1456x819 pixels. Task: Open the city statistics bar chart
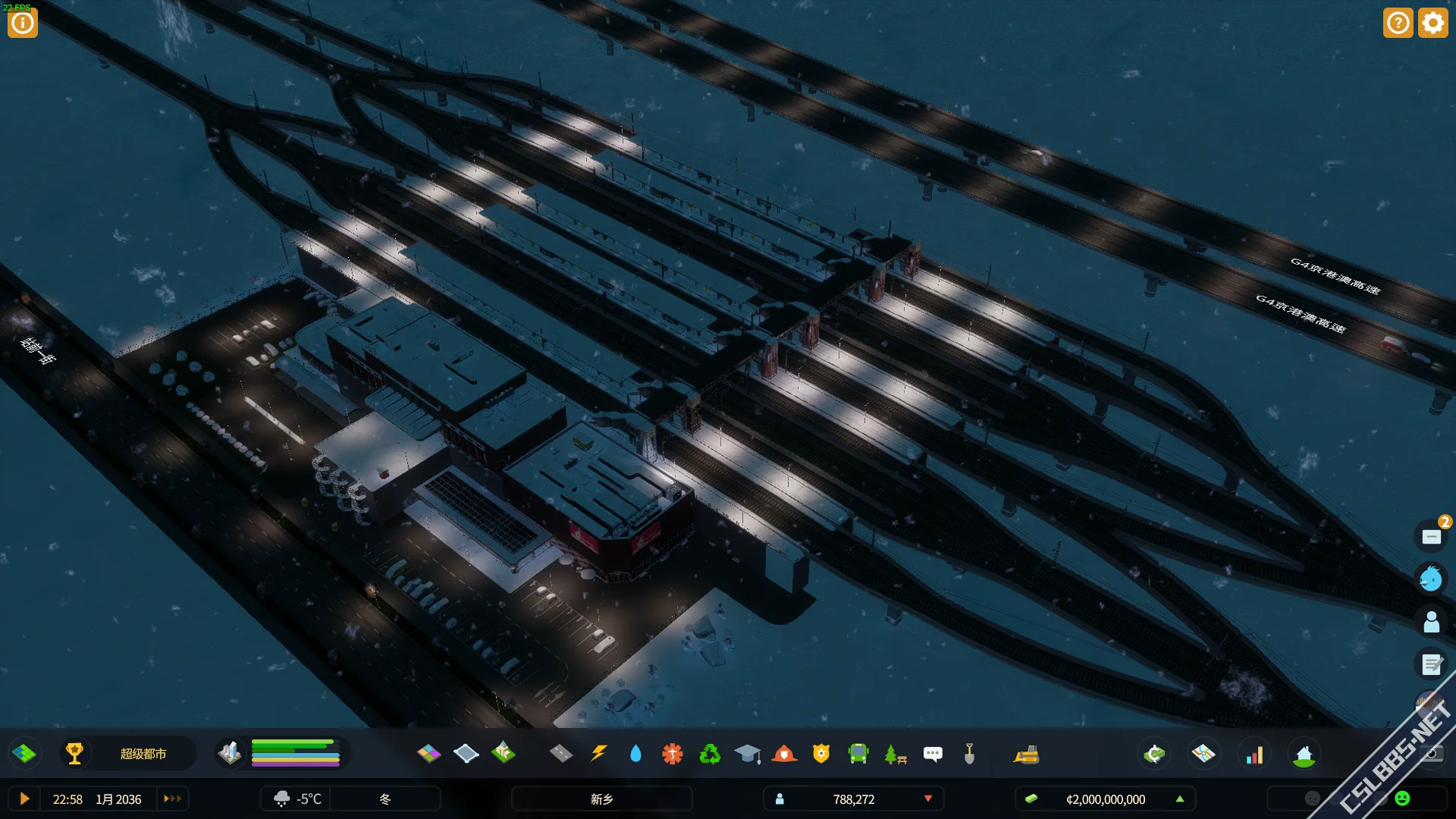pyautogui.click(x=1255, y=755)
